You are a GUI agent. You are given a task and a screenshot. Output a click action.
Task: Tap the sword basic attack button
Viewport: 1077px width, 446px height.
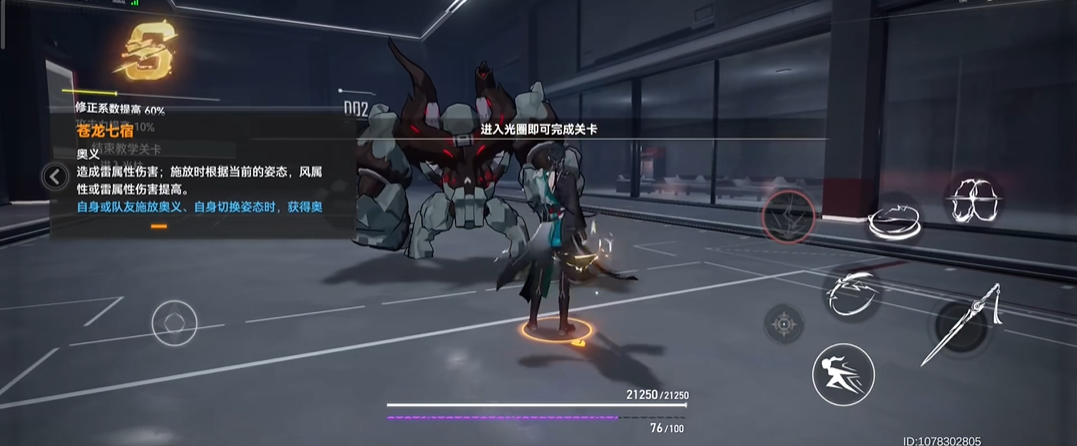[963, 324]
